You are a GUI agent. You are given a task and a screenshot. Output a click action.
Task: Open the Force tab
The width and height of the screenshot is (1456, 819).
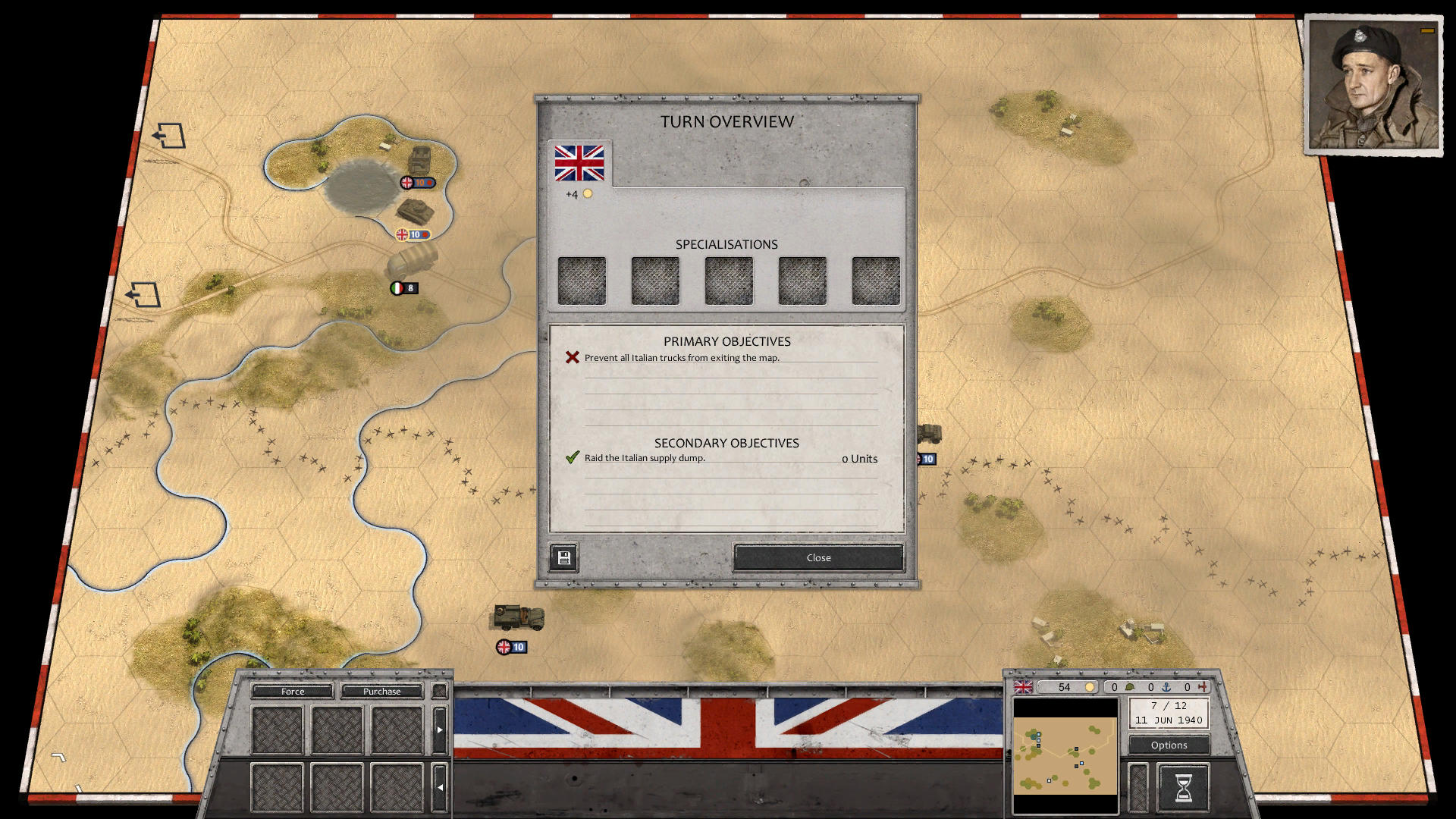pyautogui.click(x=292, y=691)
